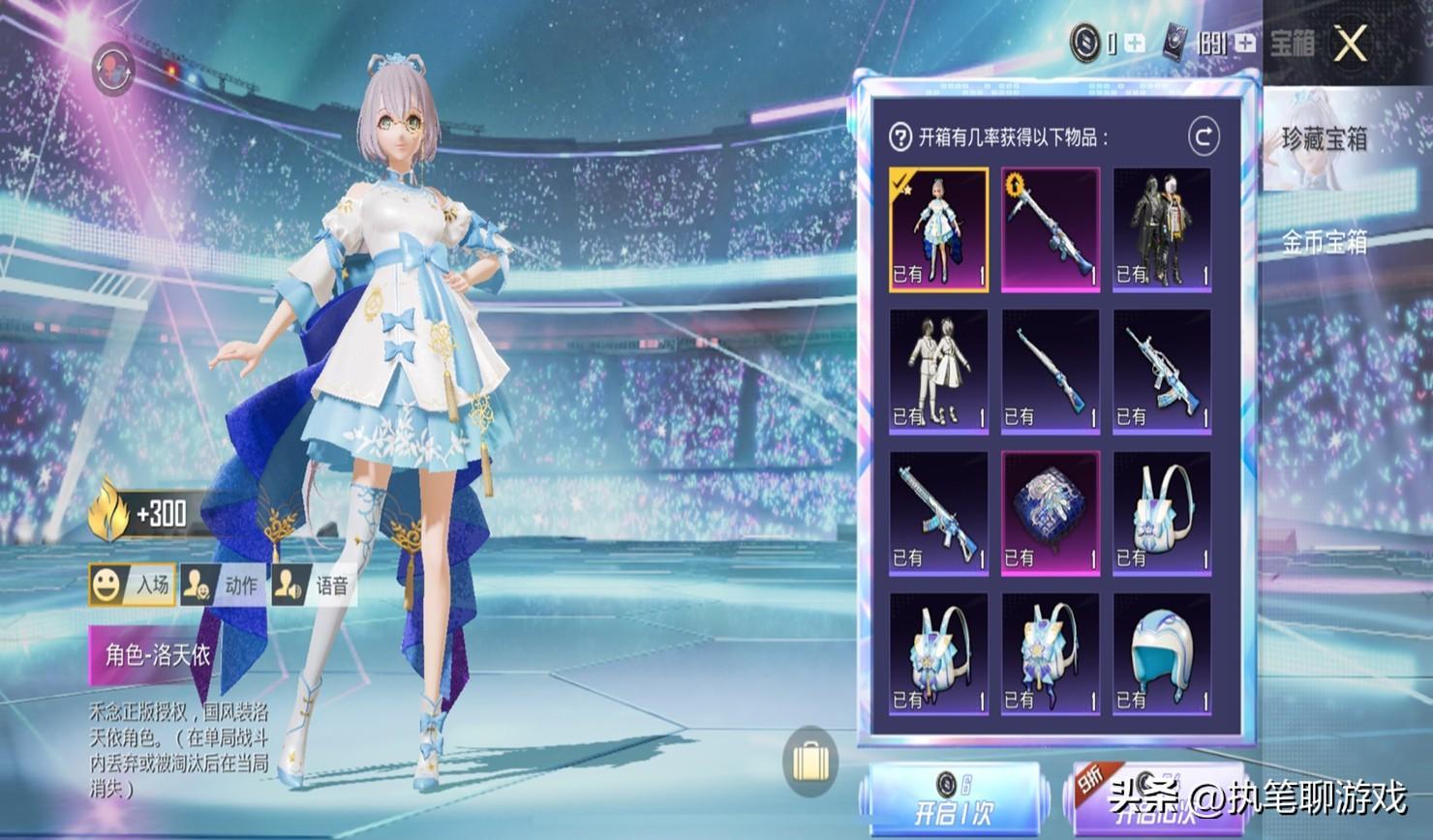The width and height of the screenshot is (1433, 840).
Task: Add tickets with the plus beside 1691
Action: pyautogui.click(x=1244, y=44)
